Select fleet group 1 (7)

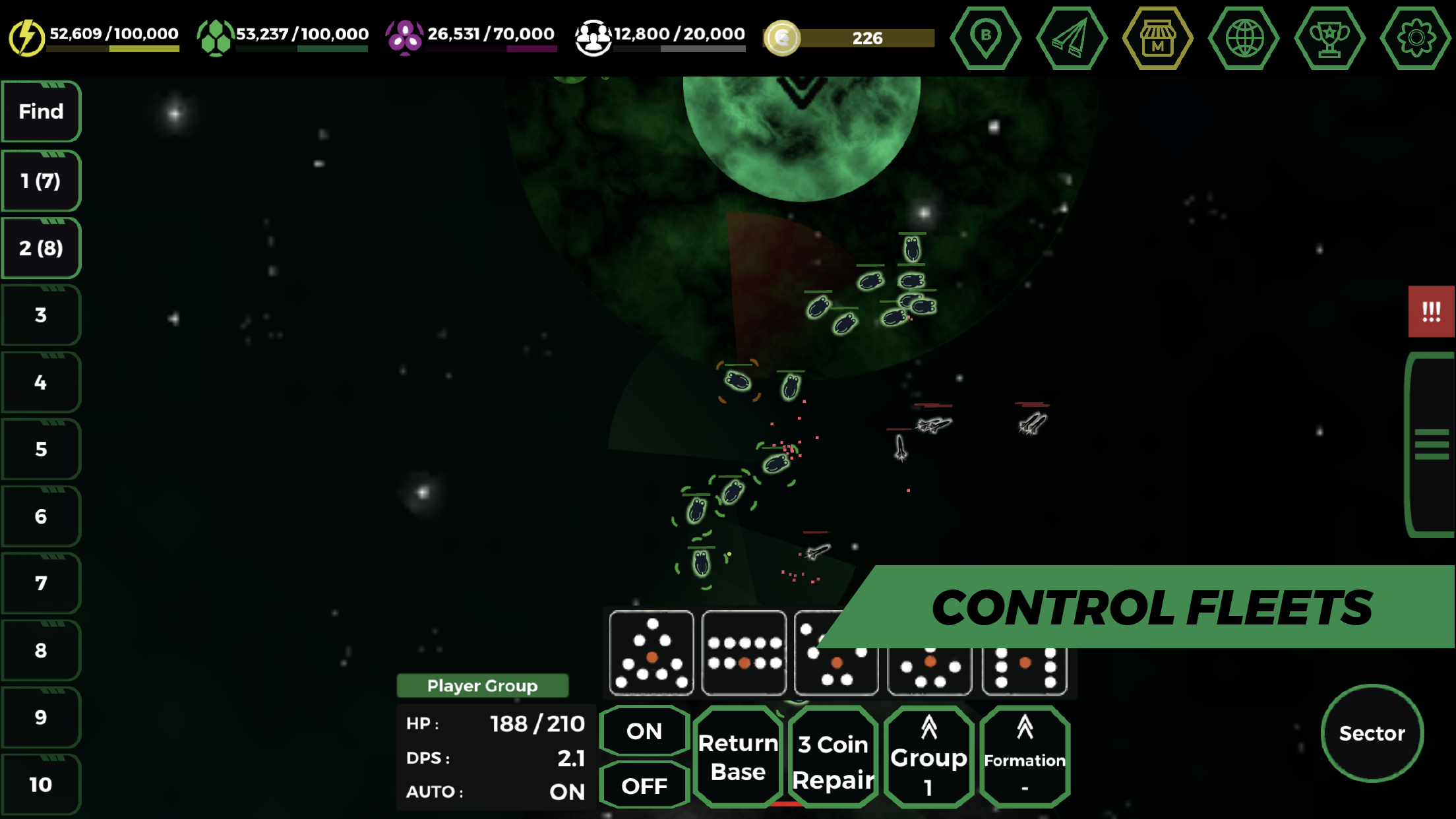tap(41, 180)
